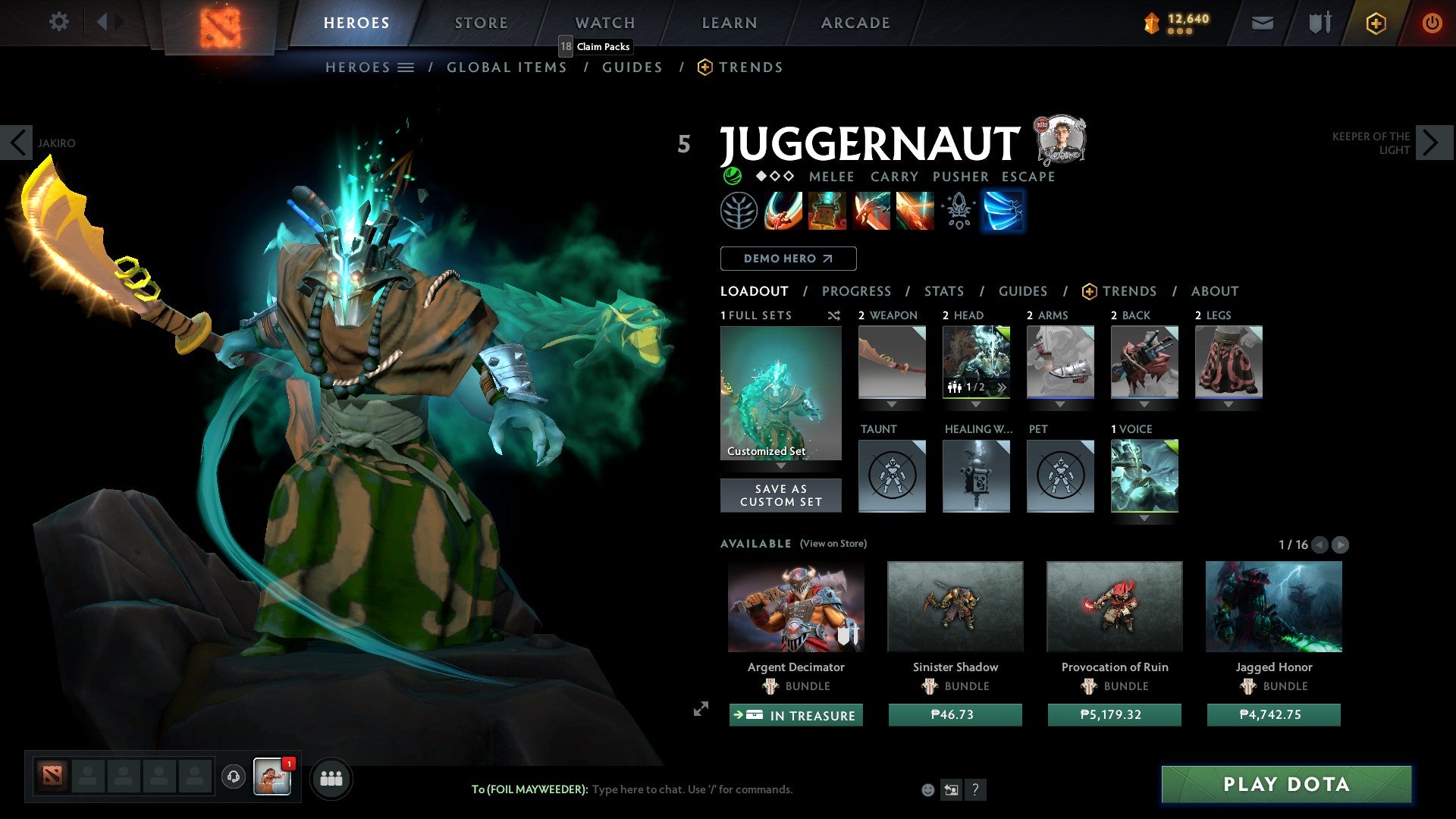1456x819 pixels.
Task: Click the red power disconnect icon
Action: [x=1432, y=23]
